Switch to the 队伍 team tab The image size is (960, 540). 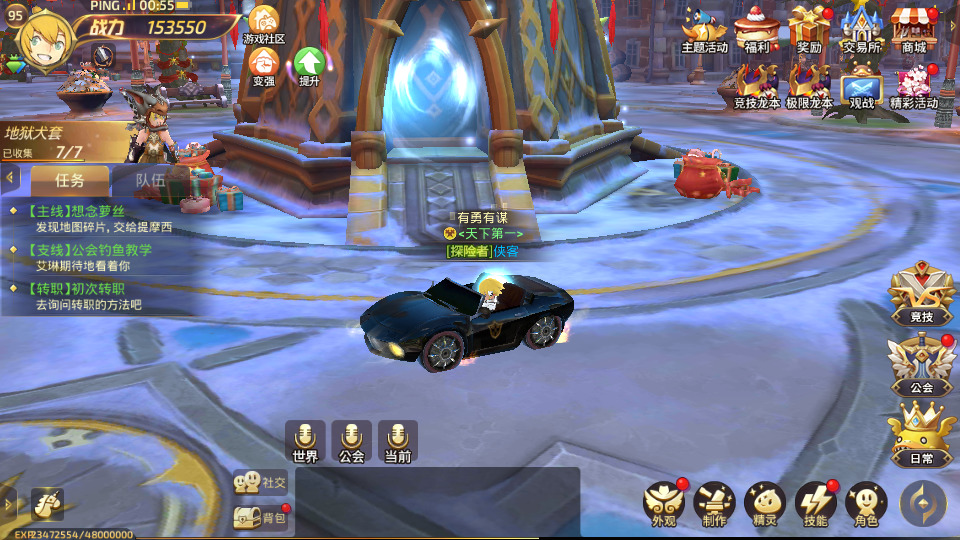tap(150, 181)
